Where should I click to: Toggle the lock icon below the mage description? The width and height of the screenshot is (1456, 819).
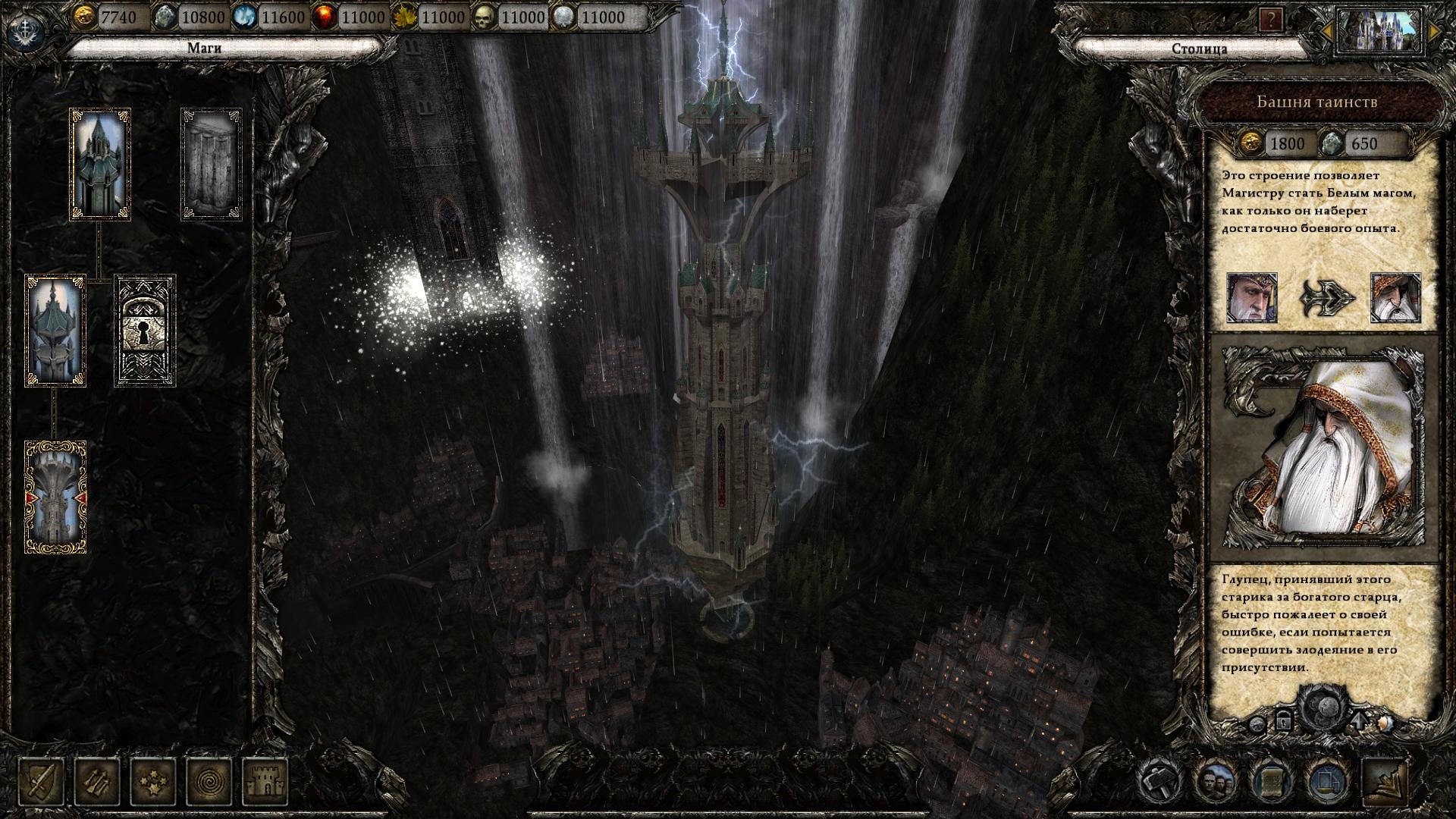pyautogui.click(x=1285, y=722)
